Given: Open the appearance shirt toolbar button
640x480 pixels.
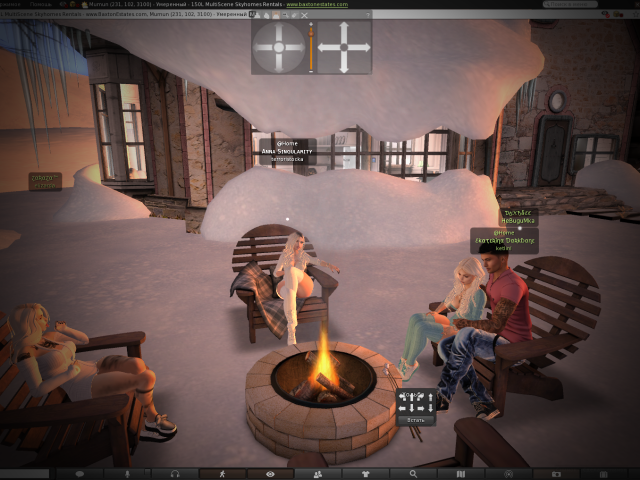Looking at the screenshot, I should (365, 473).
